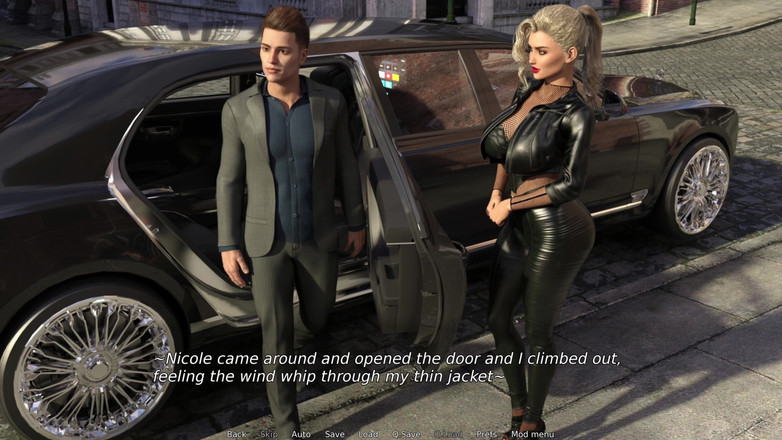Go back using the Back button
Screen dimensions: 782x440
(236, 434)
